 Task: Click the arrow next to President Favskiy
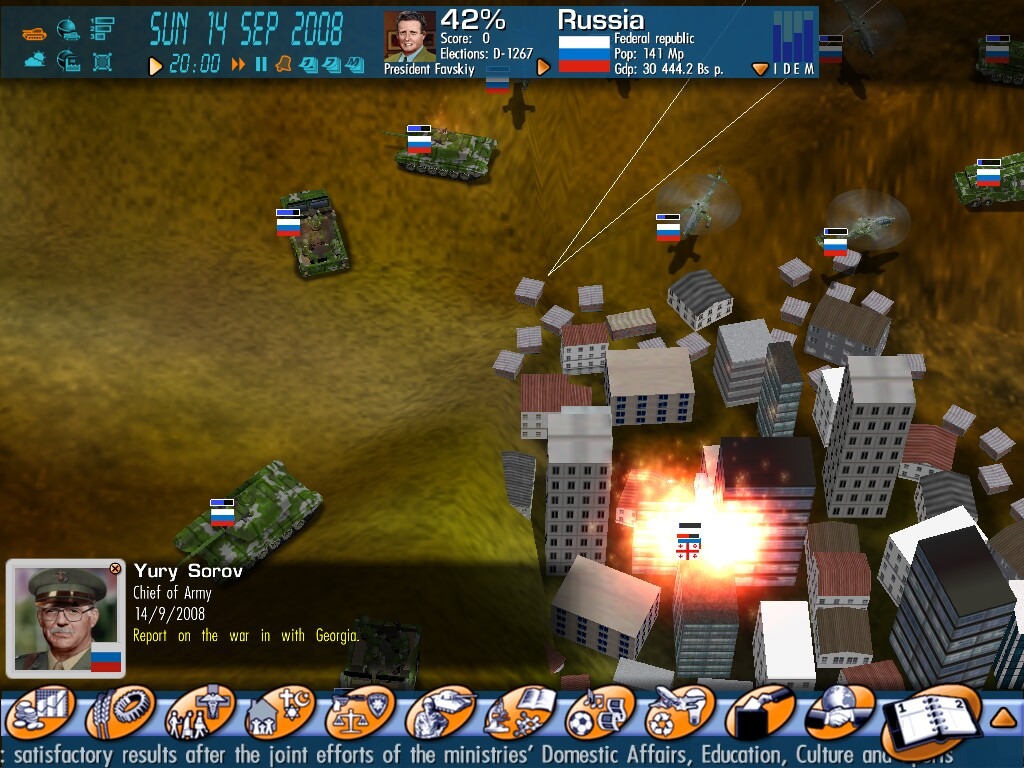coord(544,67)
